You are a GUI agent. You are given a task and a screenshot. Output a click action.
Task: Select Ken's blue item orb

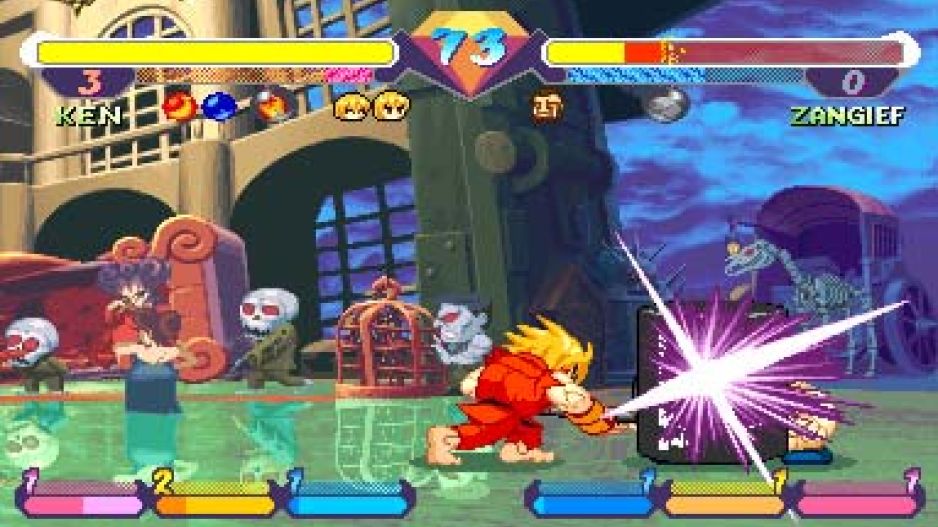pos(219,106)
